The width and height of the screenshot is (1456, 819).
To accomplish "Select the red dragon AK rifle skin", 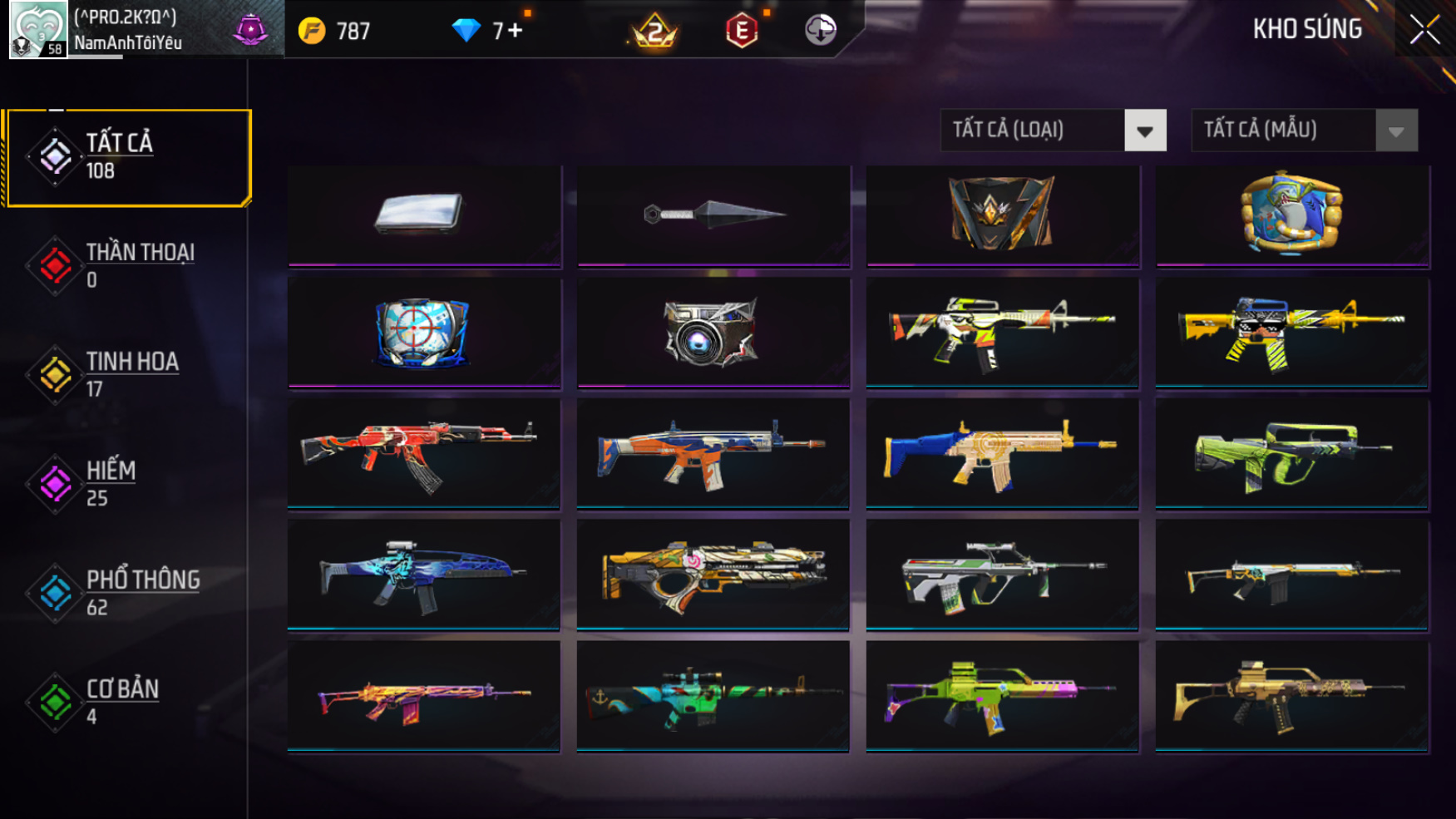I will click(424, 453).
